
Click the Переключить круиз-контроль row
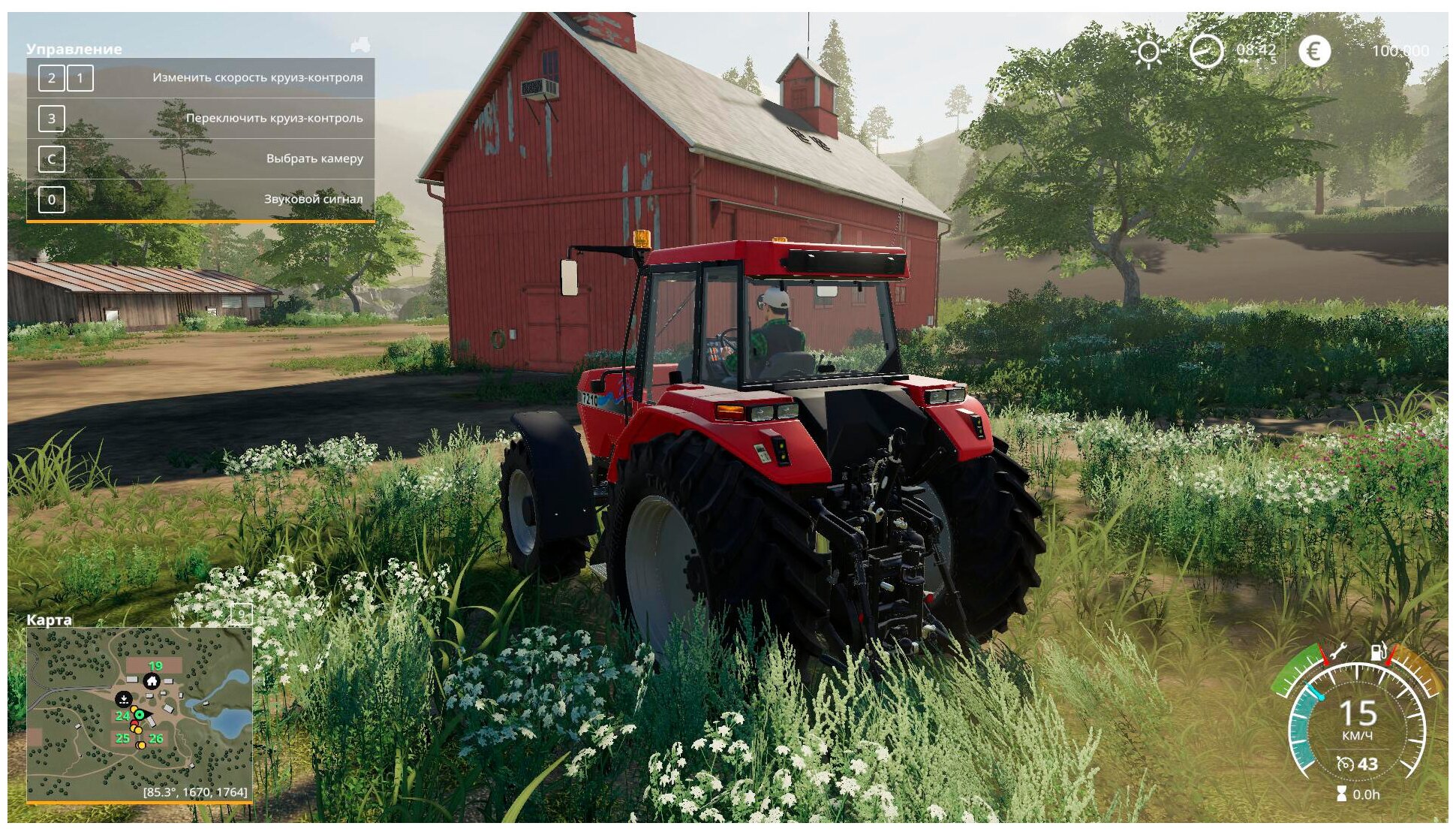pyautogui.click(x=200, y=118)
